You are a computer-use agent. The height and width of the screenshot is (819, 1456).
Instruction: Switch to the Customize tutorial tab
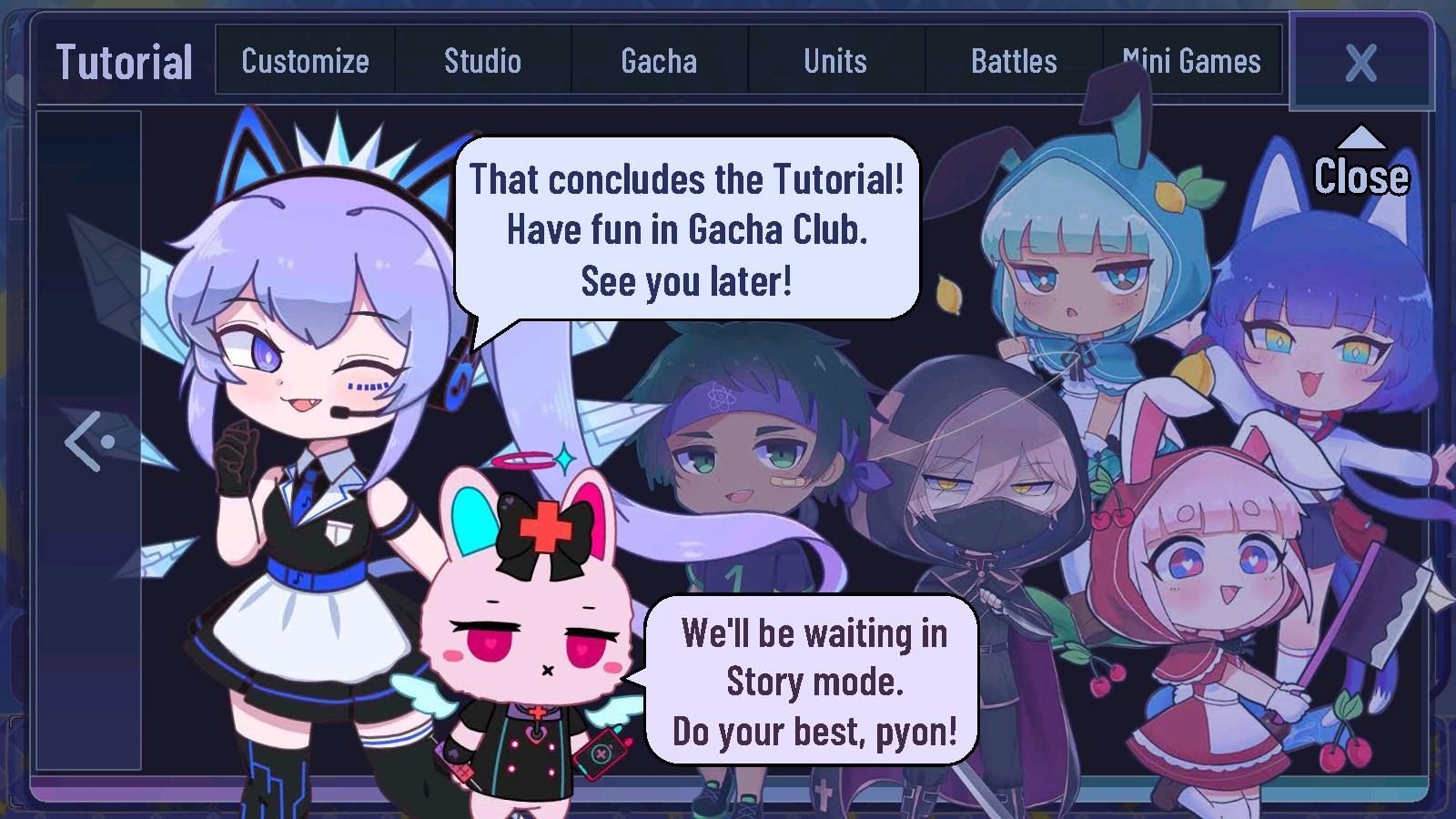(x=304, y=61)
